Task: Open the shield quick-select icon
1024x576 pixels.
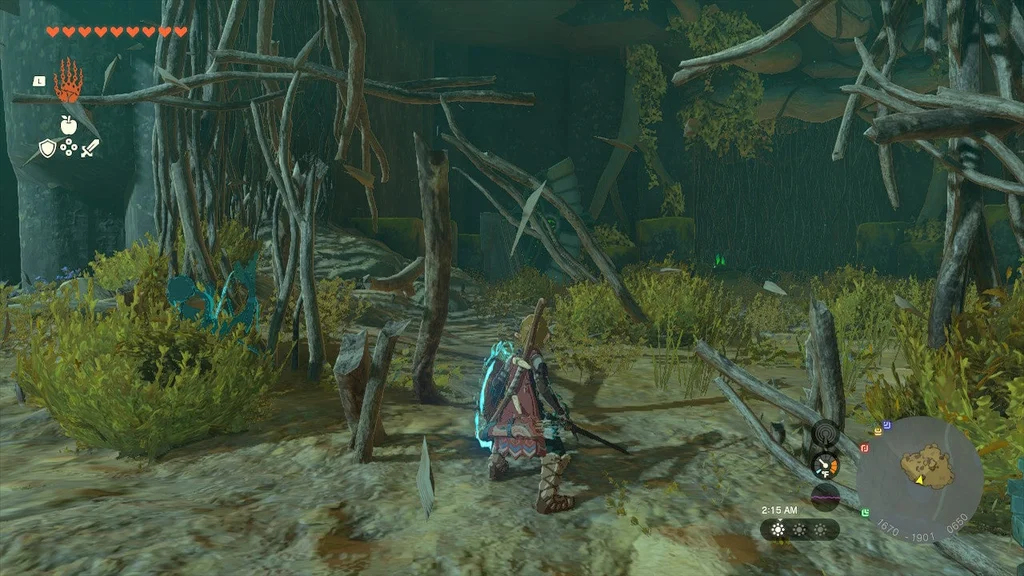Action: tap(47, 149)
